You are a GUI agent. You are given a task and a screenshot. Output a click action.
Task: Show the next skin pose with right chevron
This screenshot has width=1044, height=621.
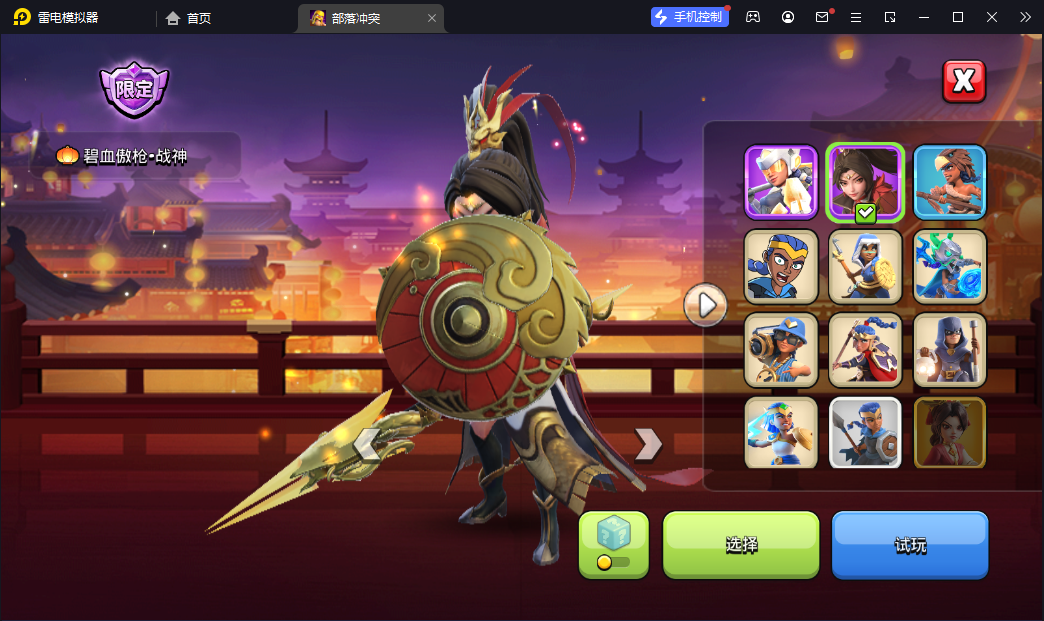648,444
